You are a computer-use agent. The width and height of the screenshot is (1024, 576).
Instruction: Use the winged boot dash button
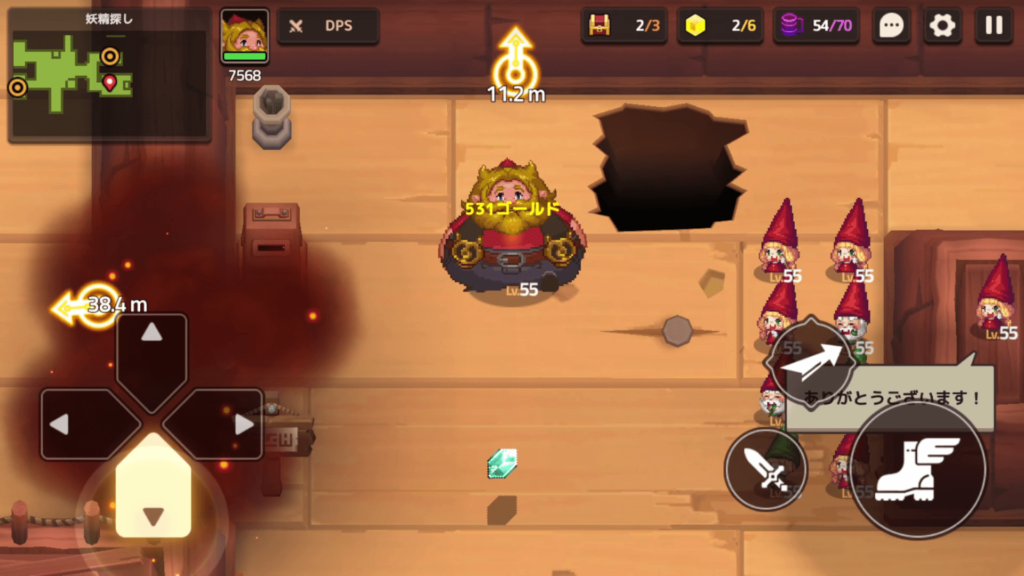click(917, 469)
